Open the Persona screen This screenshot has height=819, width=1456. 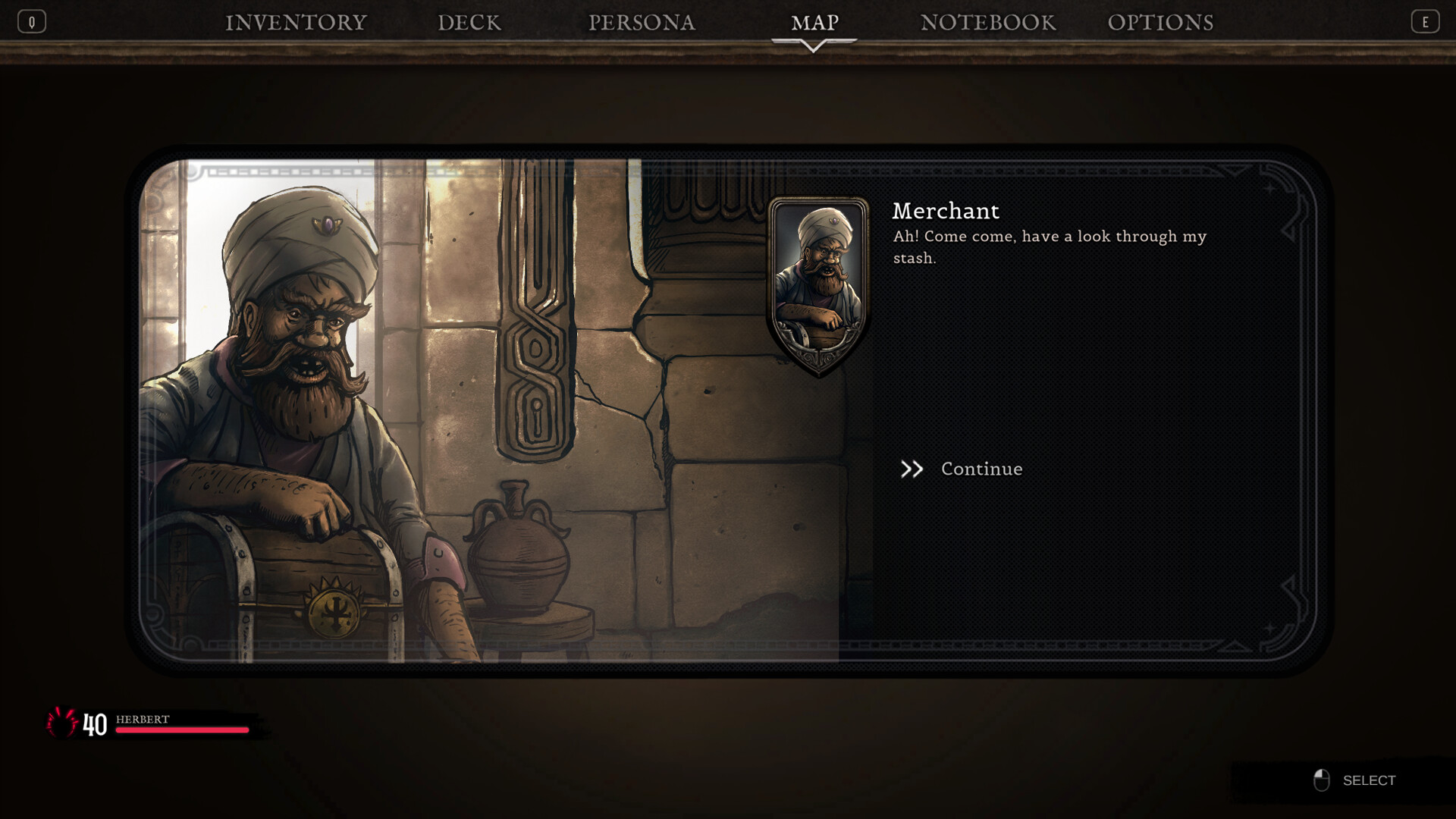click(642, 23)
